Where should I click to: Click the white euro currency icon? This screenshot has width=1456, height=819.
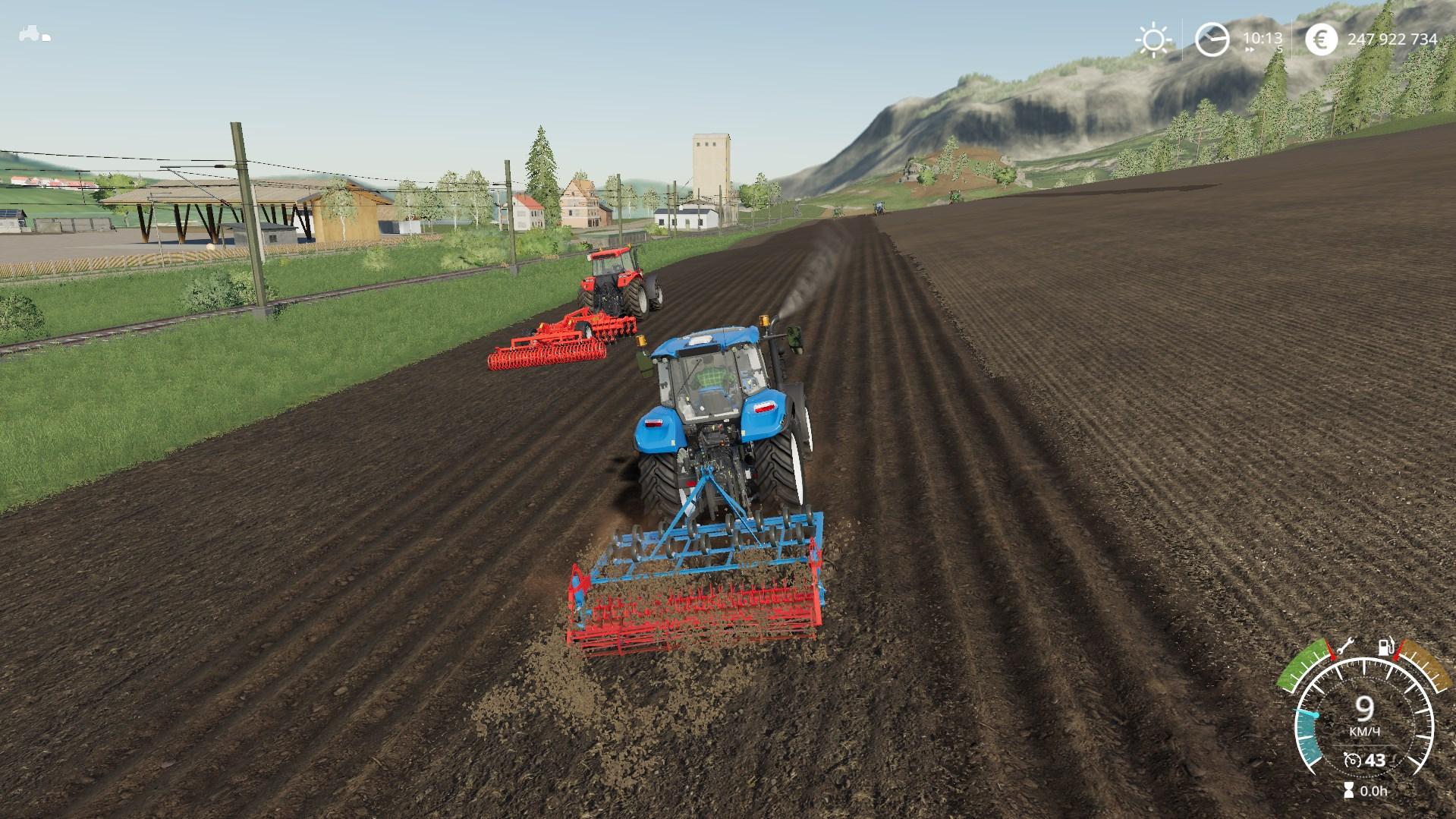(1322, 38)
